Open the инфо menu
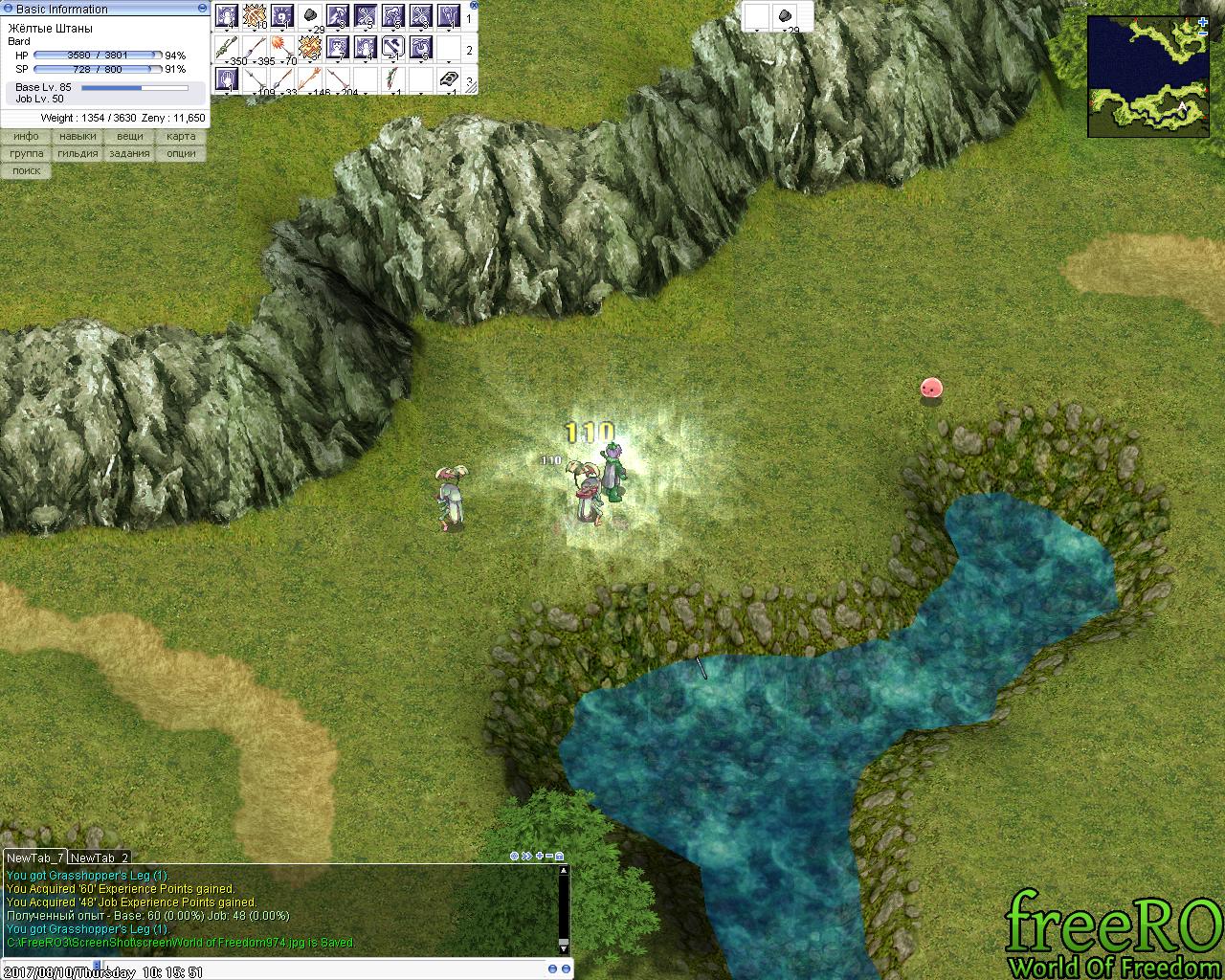 (26, 137)
